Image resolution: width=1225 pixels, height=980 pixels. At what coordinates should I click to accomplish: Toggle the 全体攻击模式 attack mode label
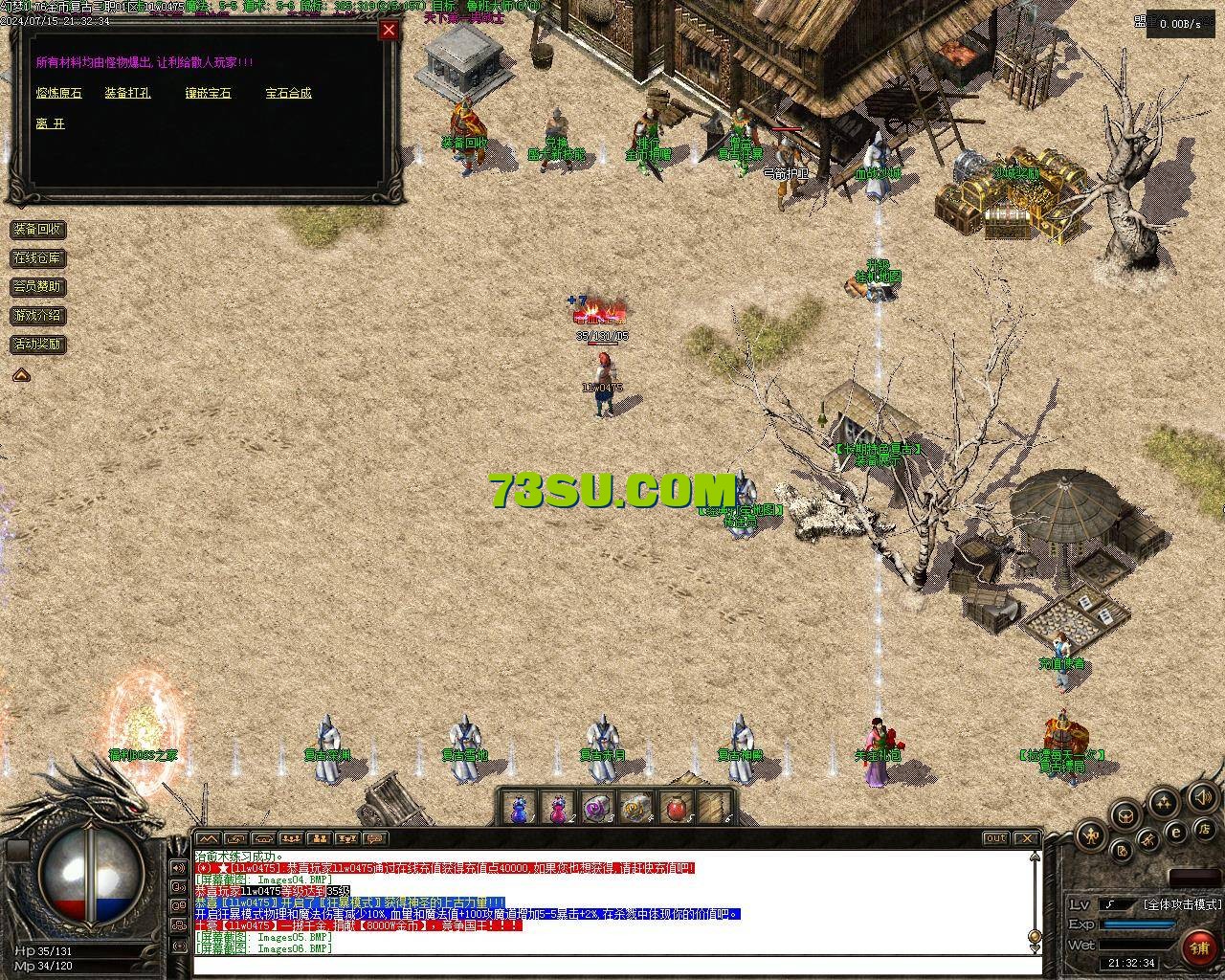(1183, 903)
